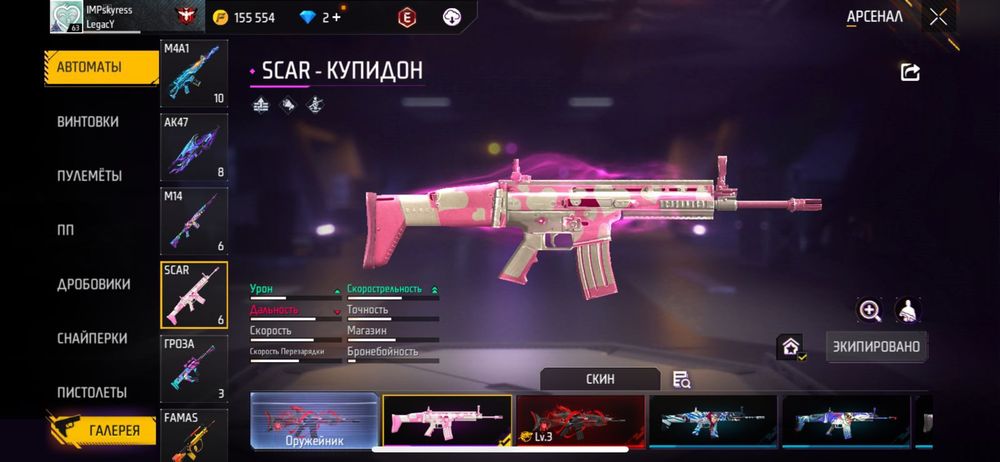Choose the AK47 weapon tile
1000x462 pixels.
click(194, 147)
